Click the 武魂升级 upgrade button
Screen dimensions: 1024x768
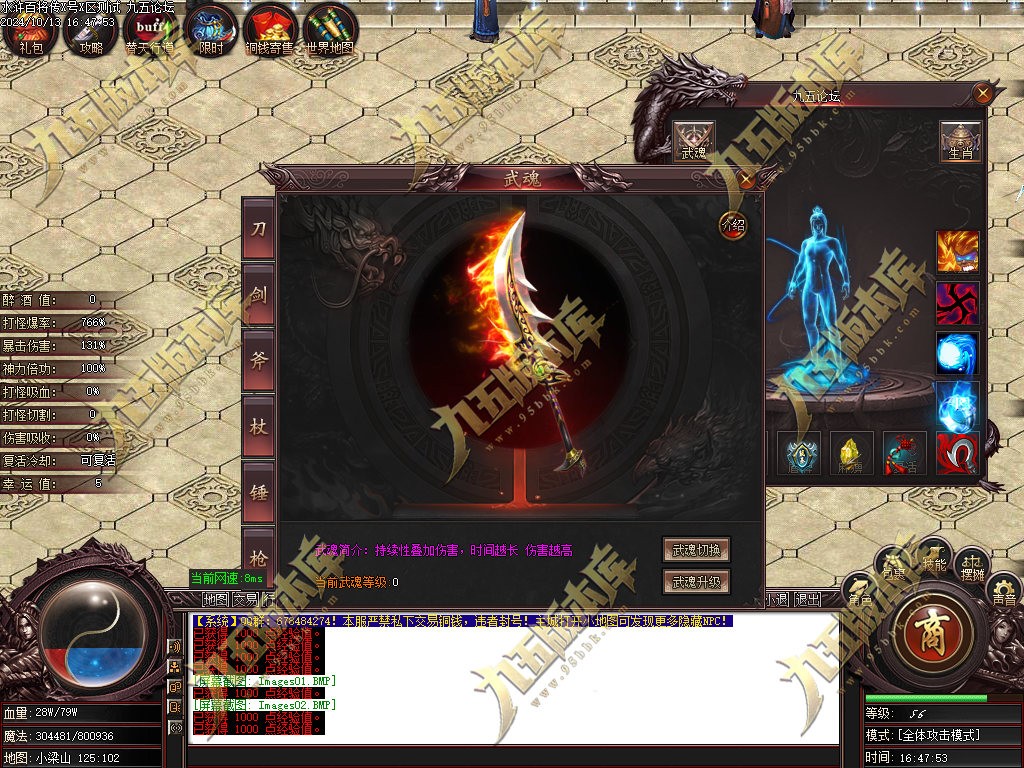[x=696, y=581]
